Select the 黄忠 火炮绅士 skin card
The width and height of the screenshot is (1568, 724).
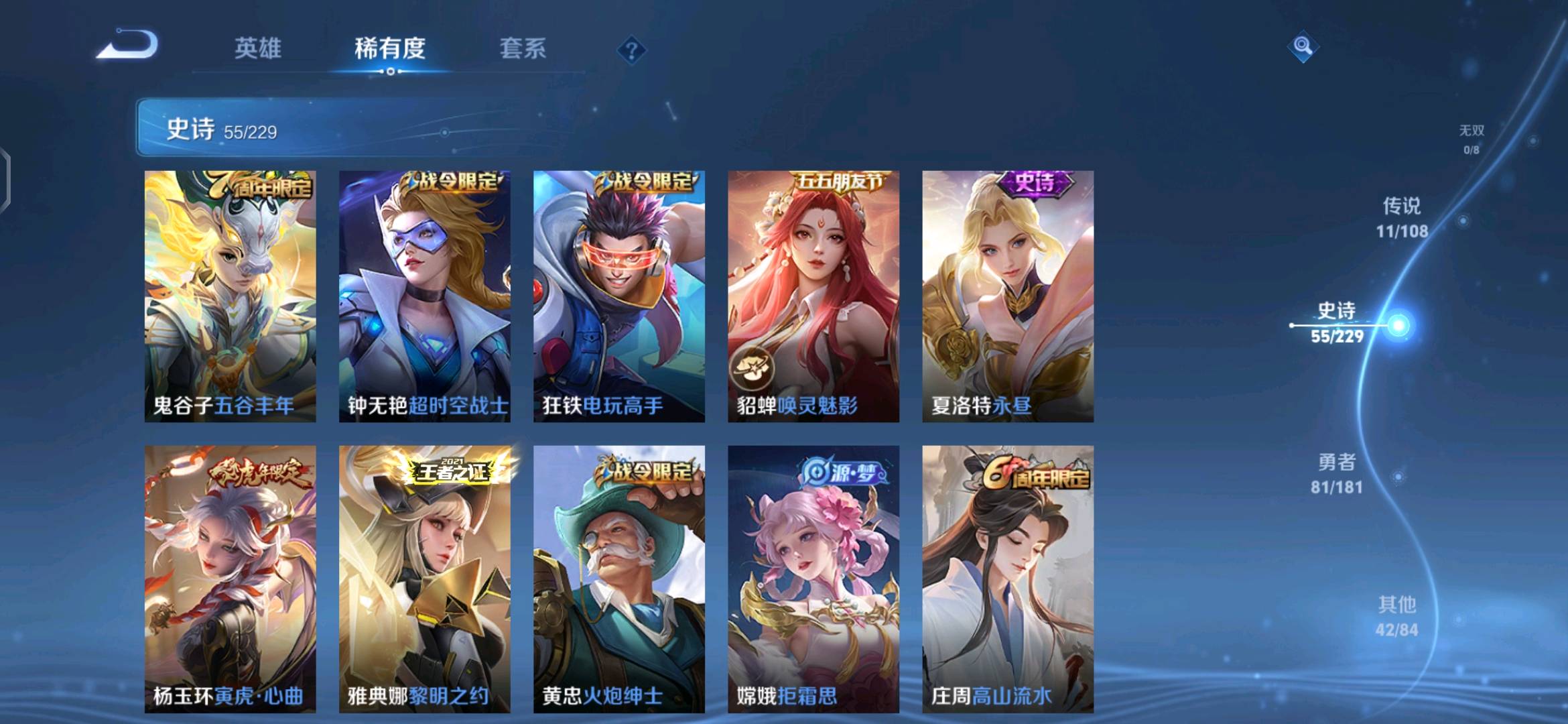[618, 579]
